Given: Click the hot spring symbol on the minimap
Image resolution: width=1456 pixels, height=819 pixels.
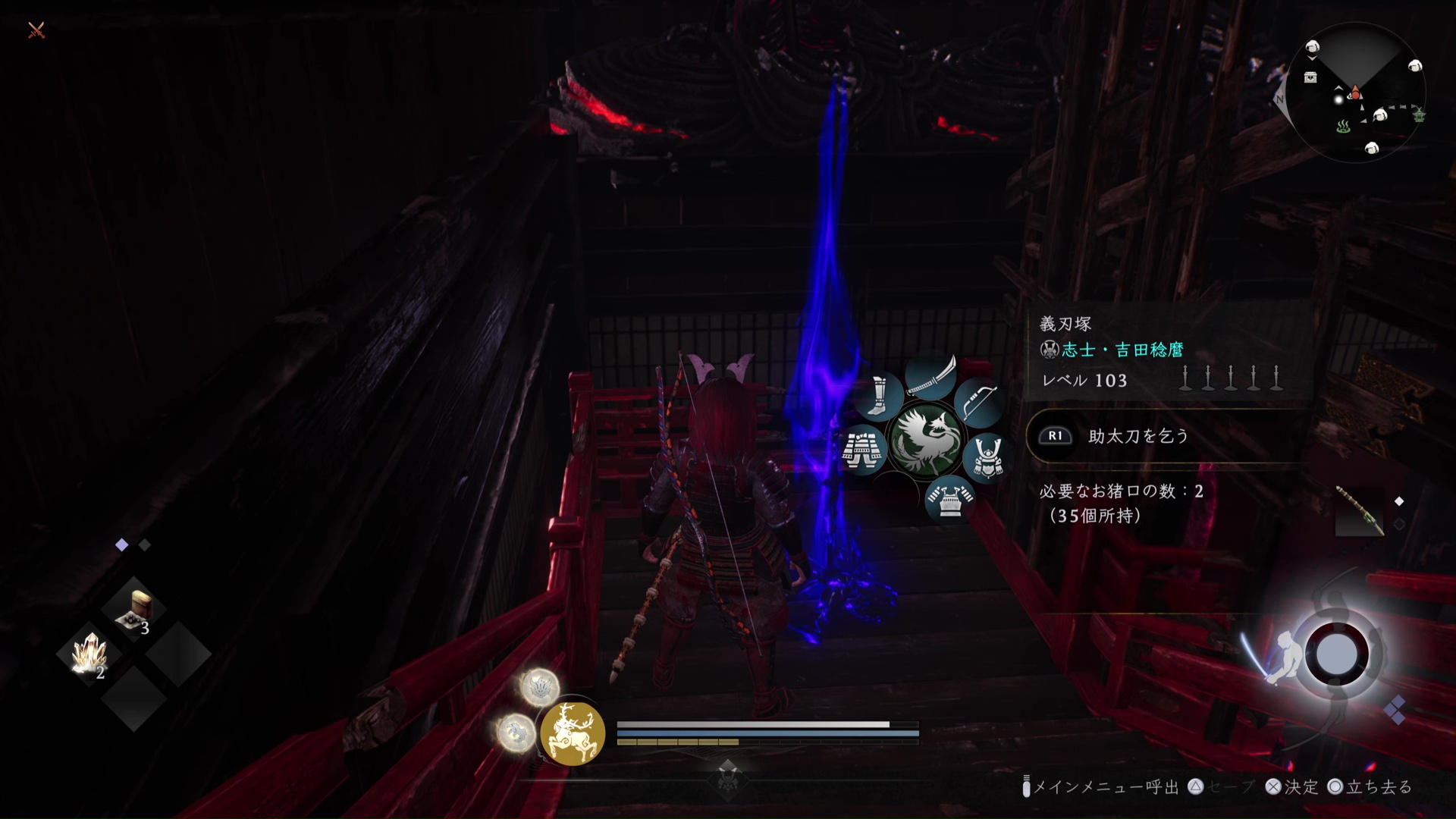Looking at the screenshot, I should tap(1343, 127).
